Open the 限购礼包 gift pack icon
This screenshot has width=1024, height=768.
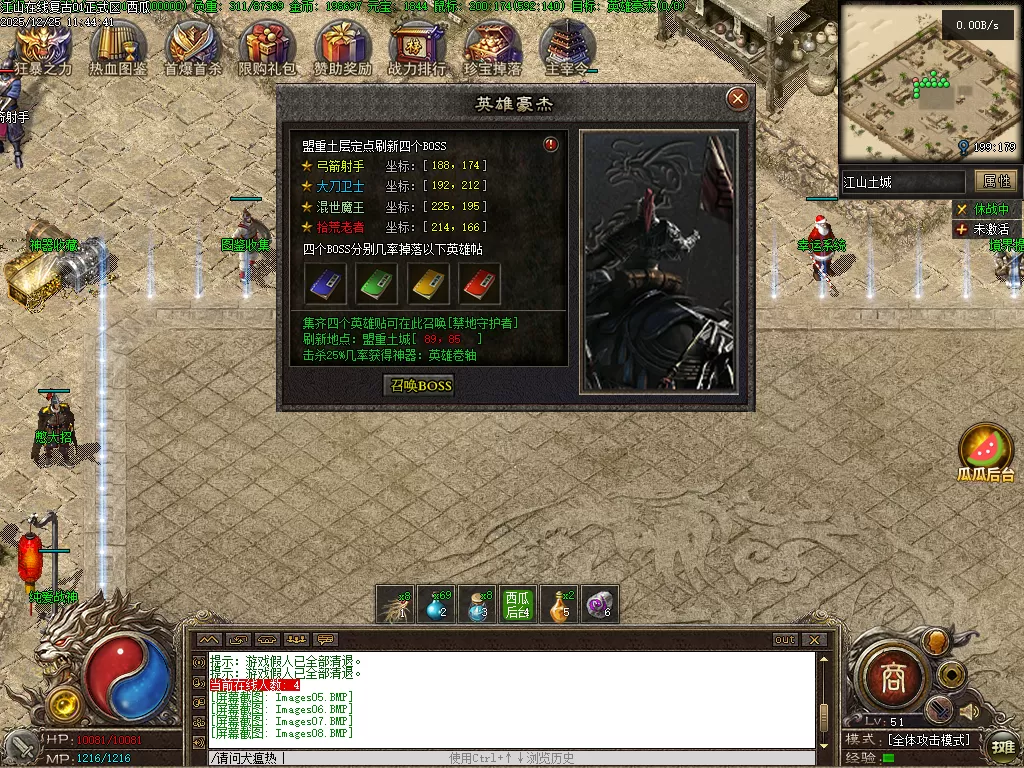pyautogui.click(x=267, y=46)
